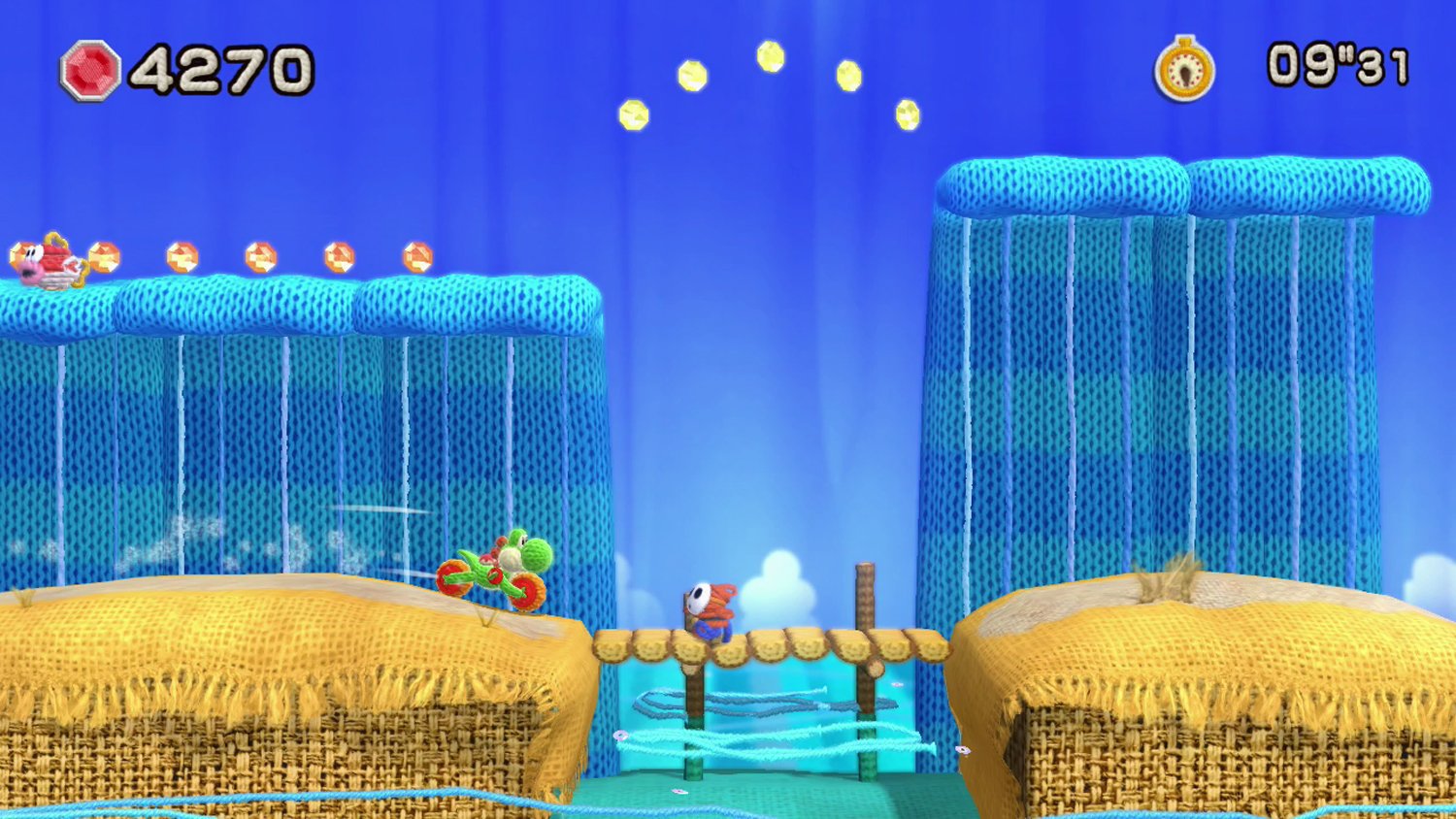Screen dimensions: 1456x819
Task: Click the red bead counter icon
Action: [89, 68]
